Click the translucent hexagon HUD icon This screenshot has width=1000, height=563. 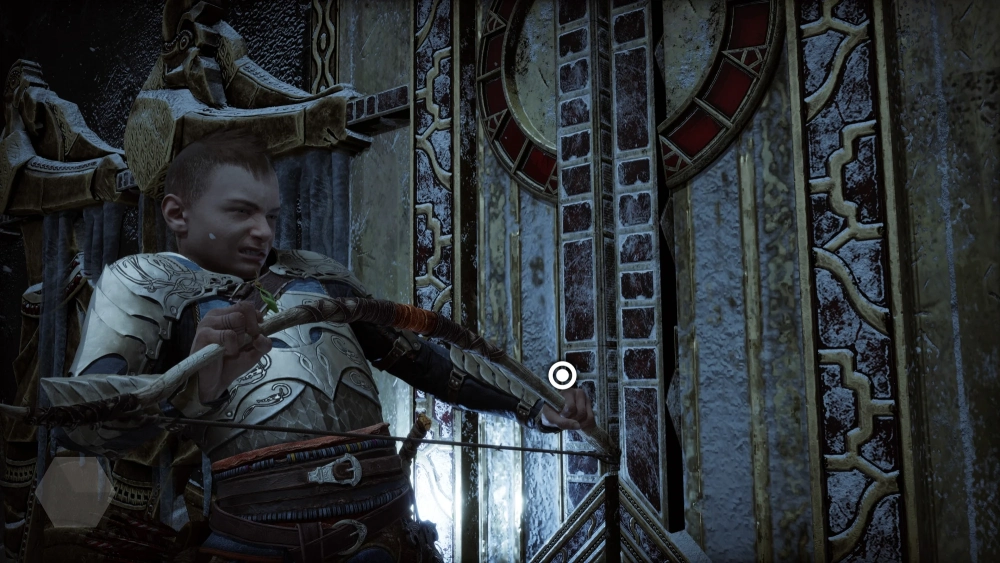pyautogui.click(x=74, y=491)
